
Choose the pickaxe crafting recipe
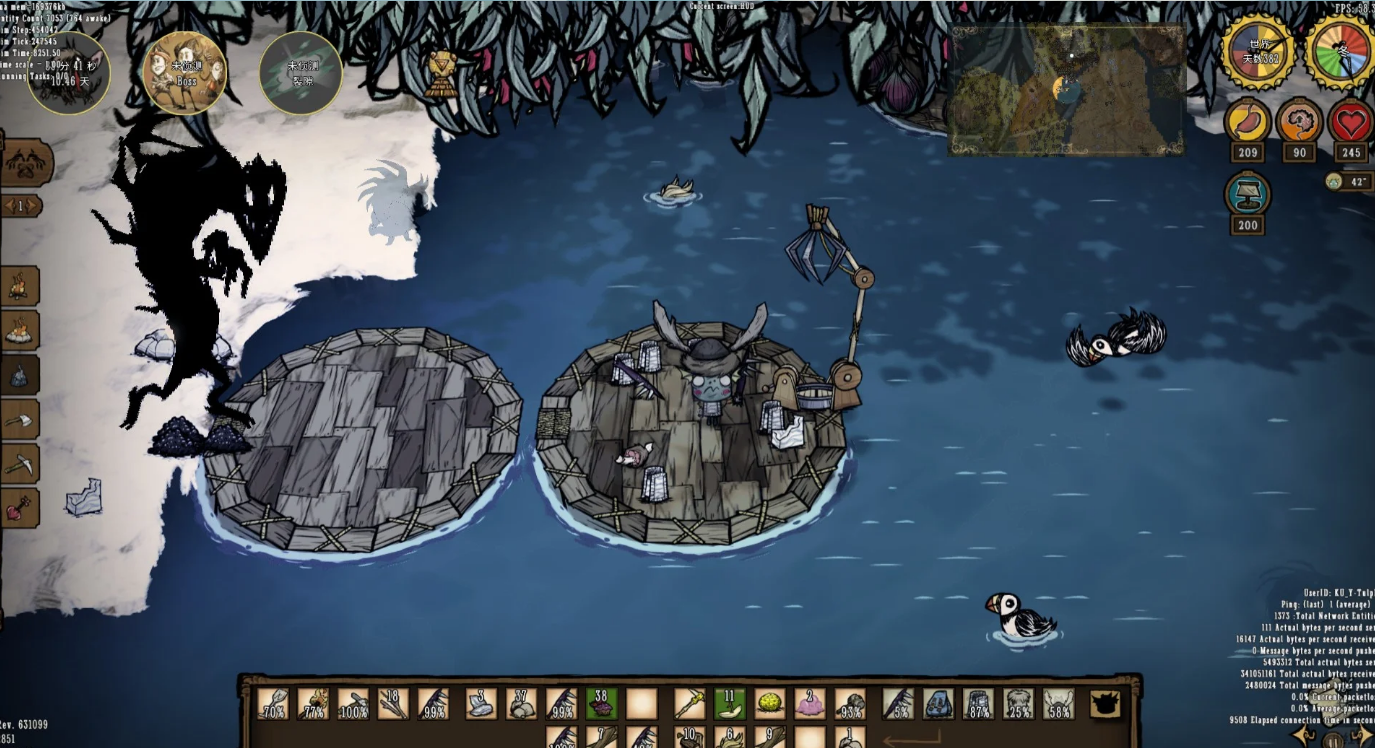[x=21, y=463]
